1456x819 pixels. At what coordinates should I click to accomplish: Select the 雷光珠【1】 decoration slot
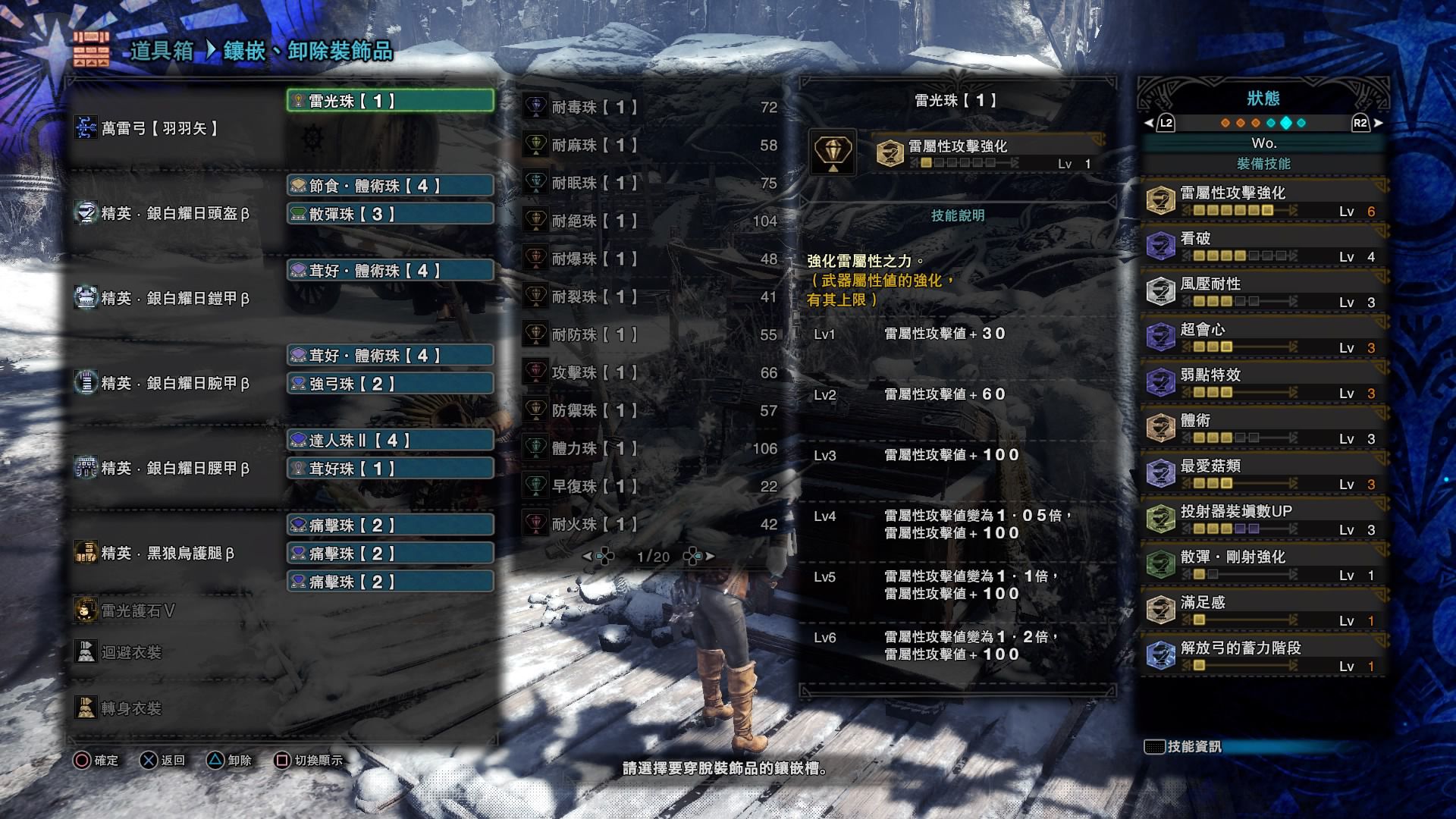coord(391,101)
